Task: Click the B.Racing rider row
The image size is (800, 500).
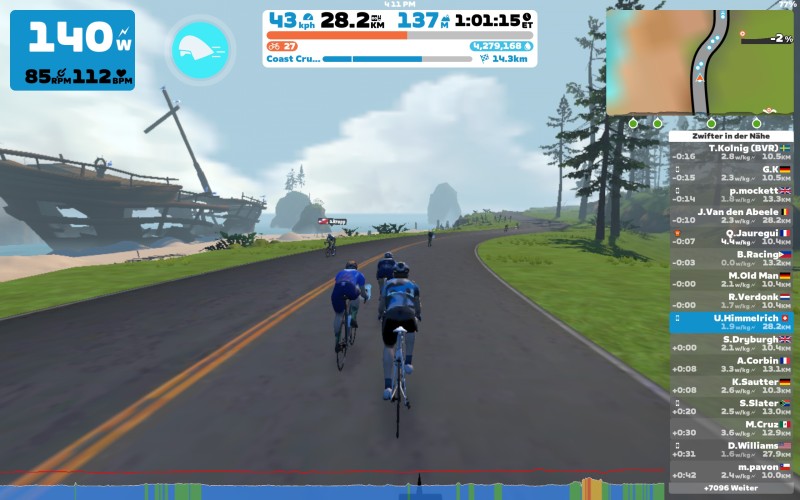Action: click(x=731, y=259)
